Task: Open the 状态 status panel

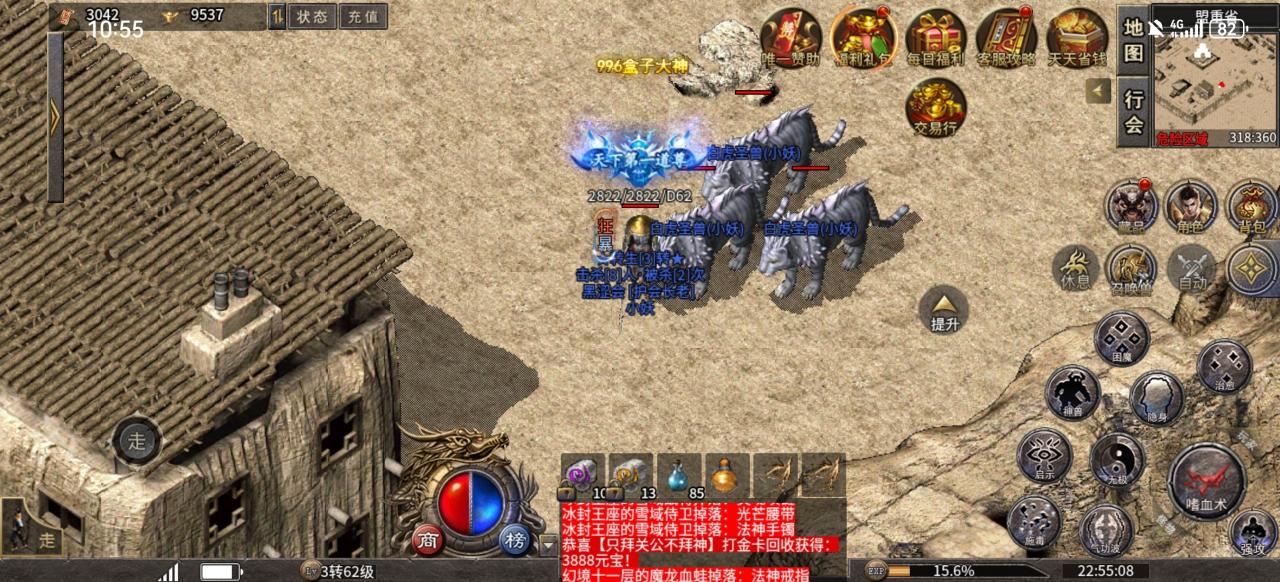Action: (x=312, y=16)
